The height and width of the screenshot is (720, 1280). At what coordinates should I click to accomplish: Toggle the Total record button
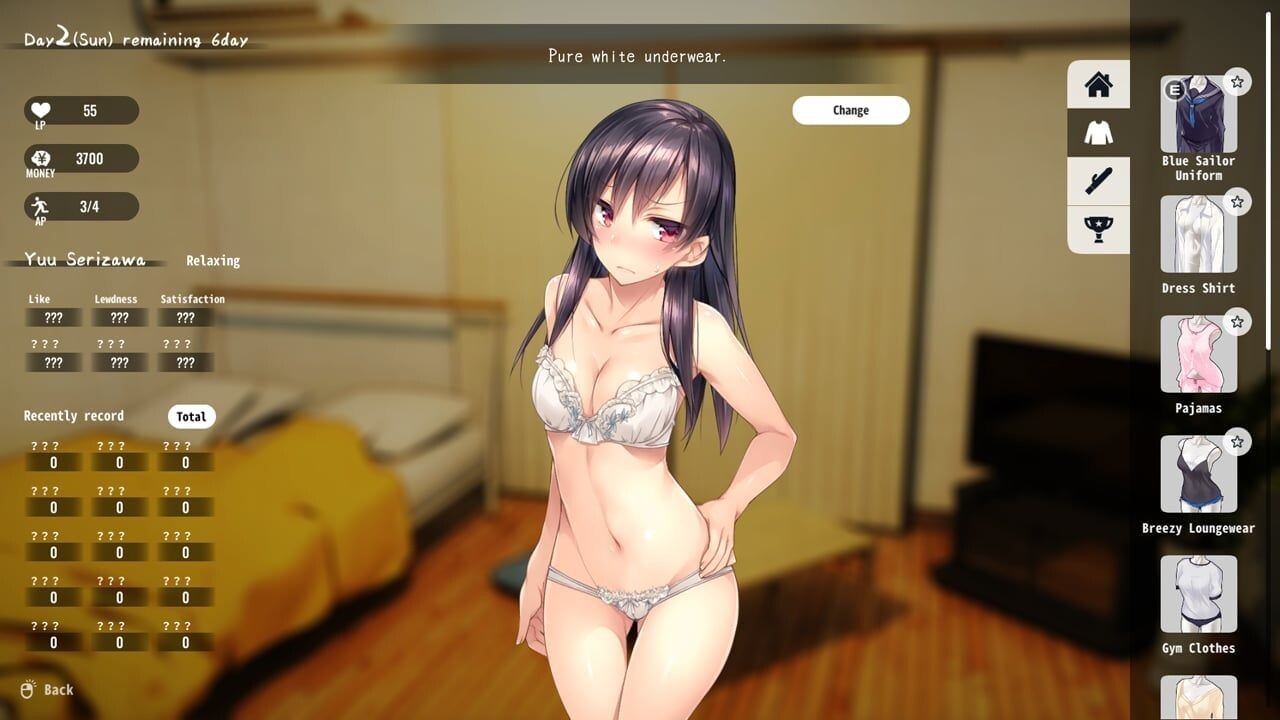191,417
